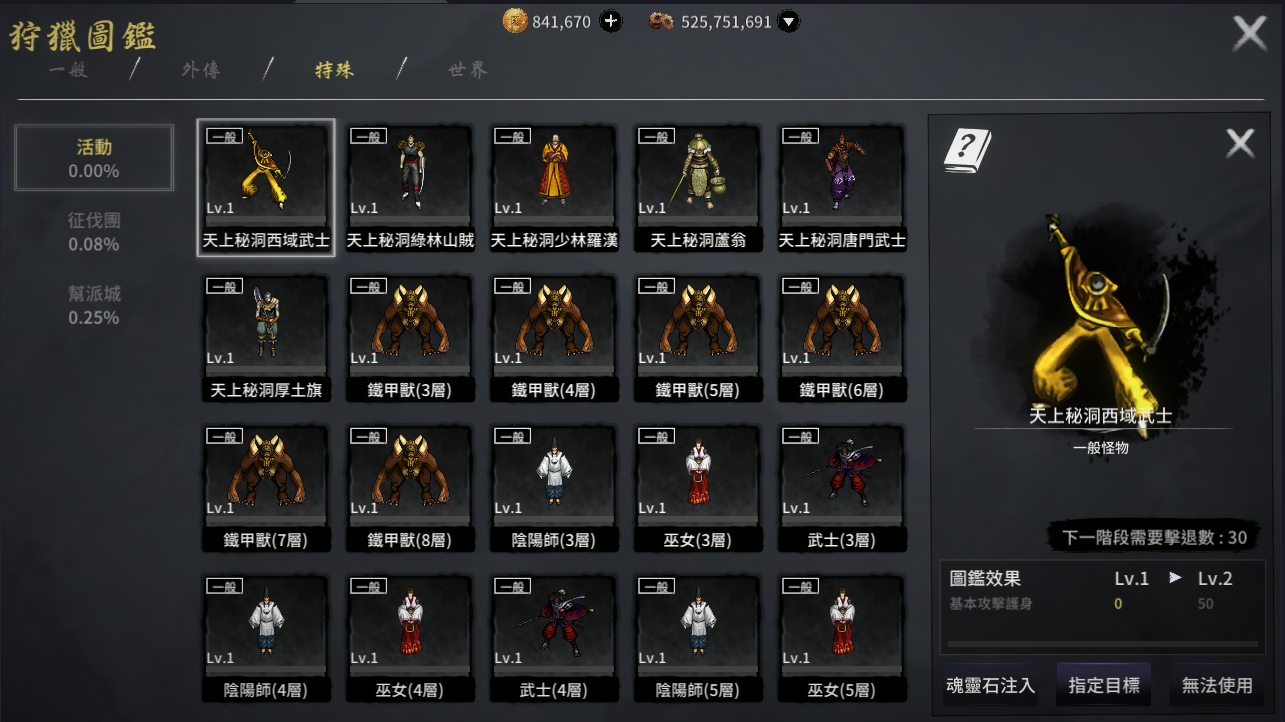Choose the 征伐團 category

(x=94, y=231)
